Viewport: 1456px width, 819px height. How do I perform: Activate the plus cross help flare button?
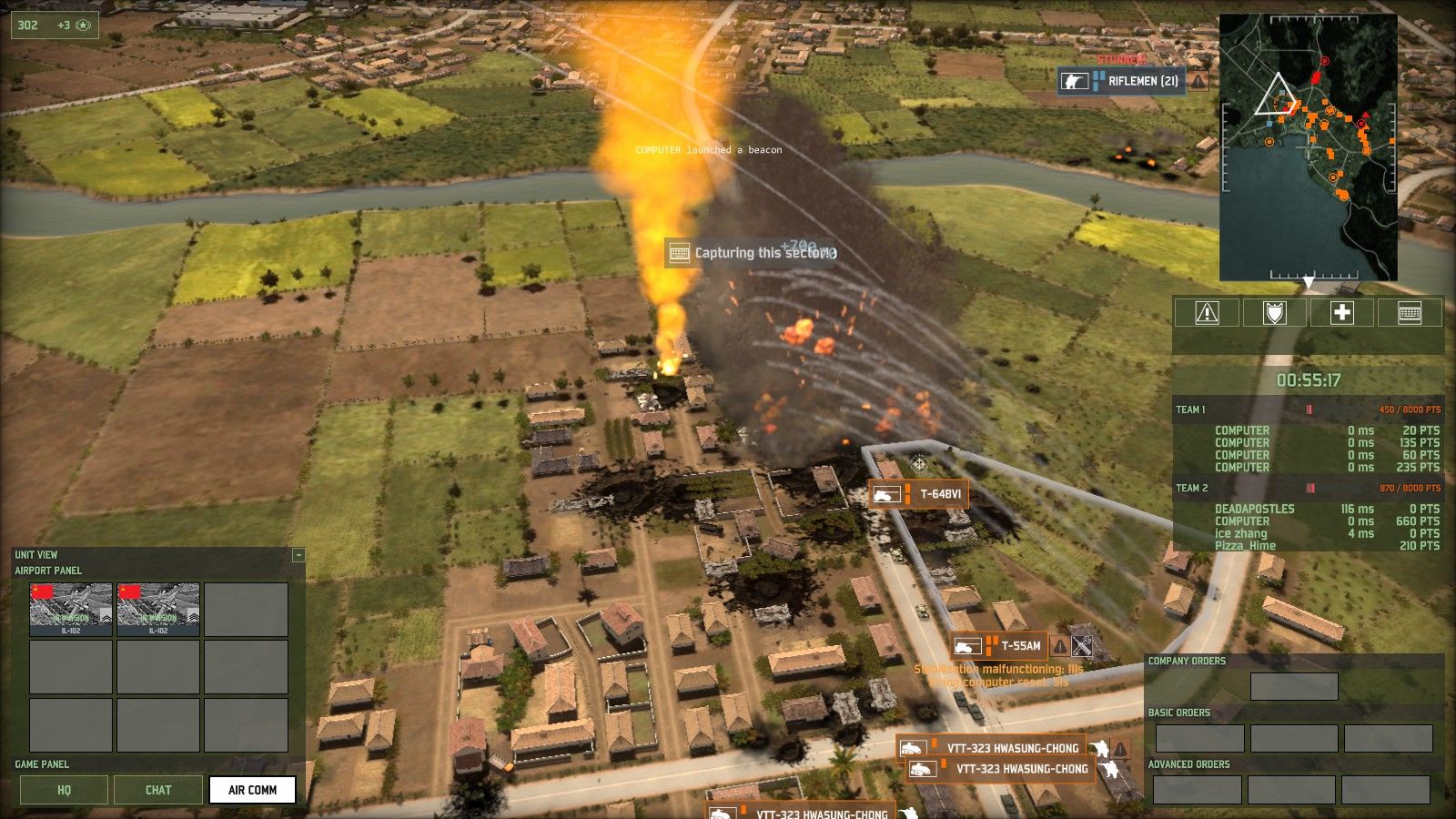tap(1342, 313)
